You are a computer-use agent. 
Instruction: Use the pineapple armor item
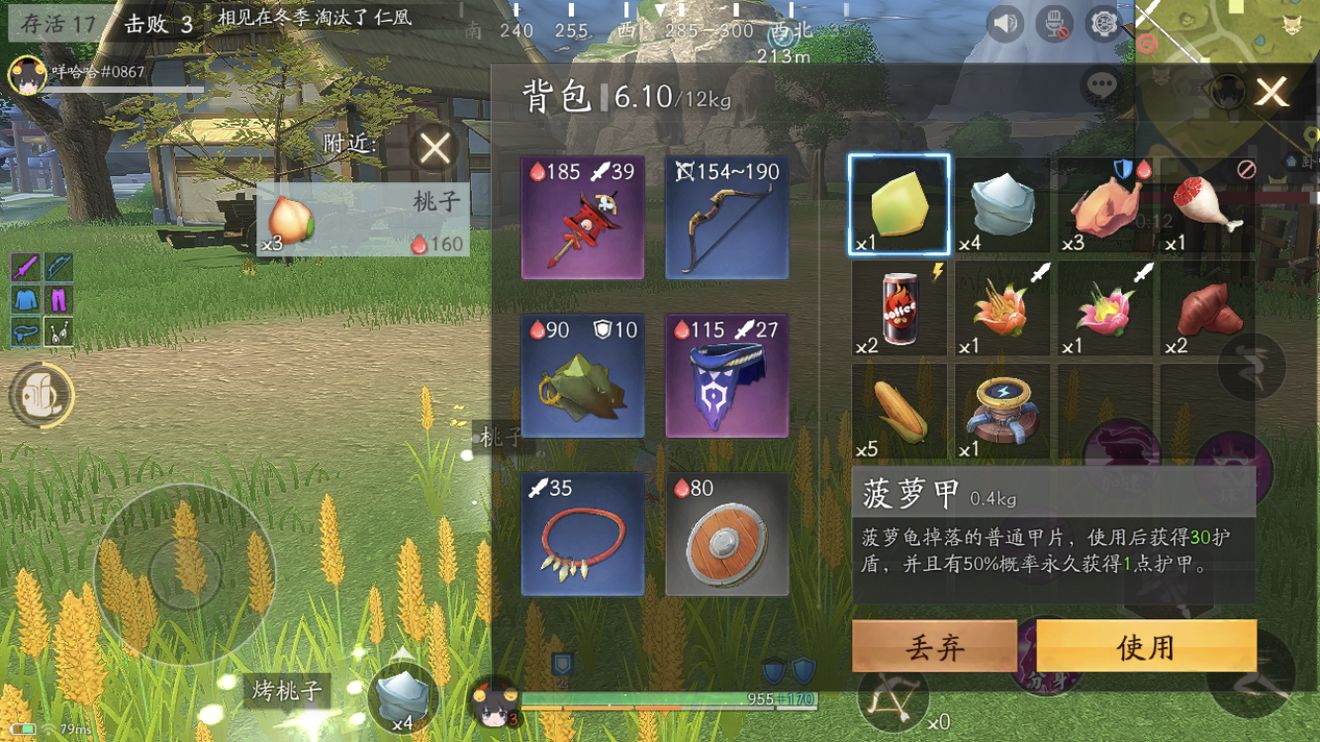pos(1146,646)
